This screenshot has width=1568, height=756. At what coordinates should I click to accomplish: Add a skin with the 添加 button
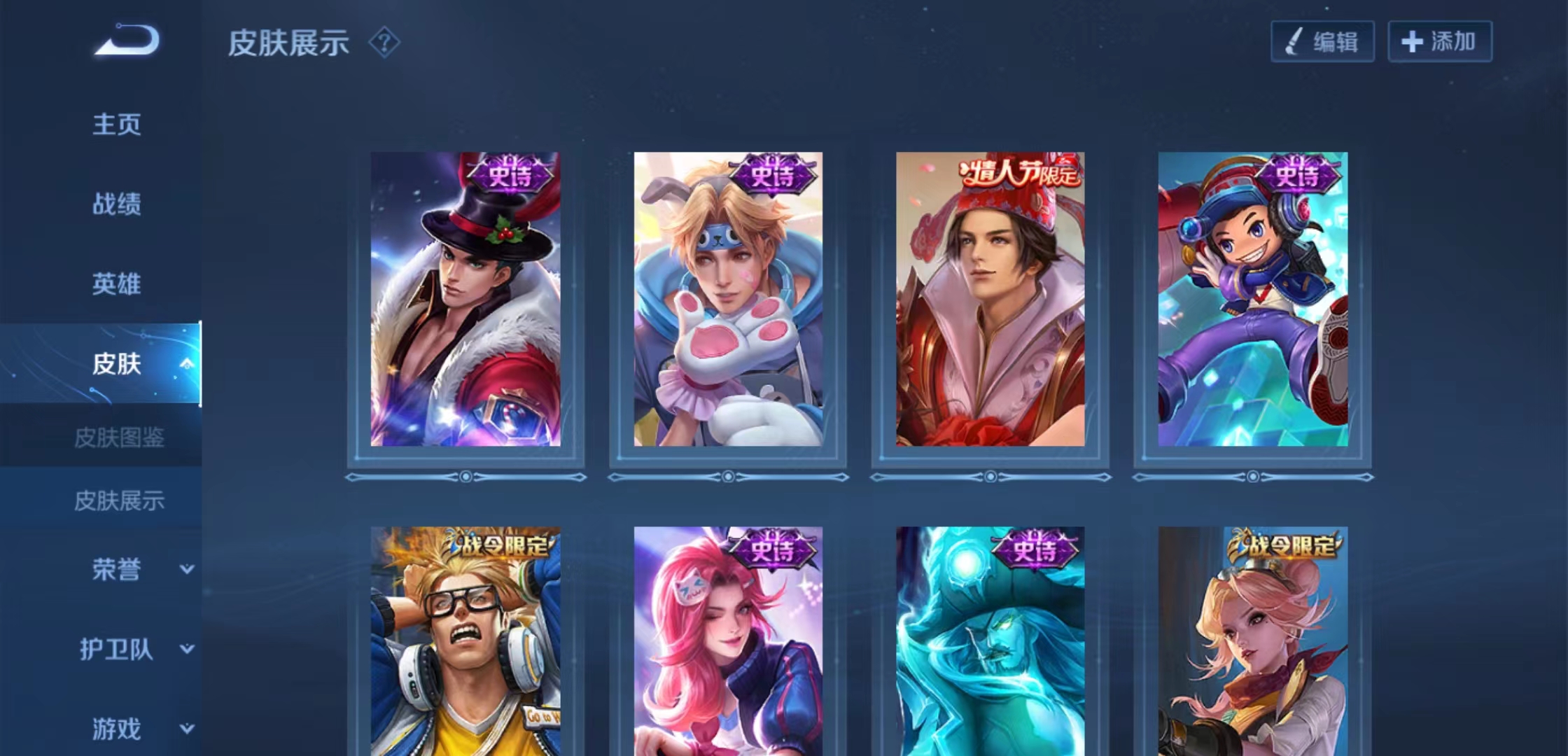click(x=1440, y=42)
